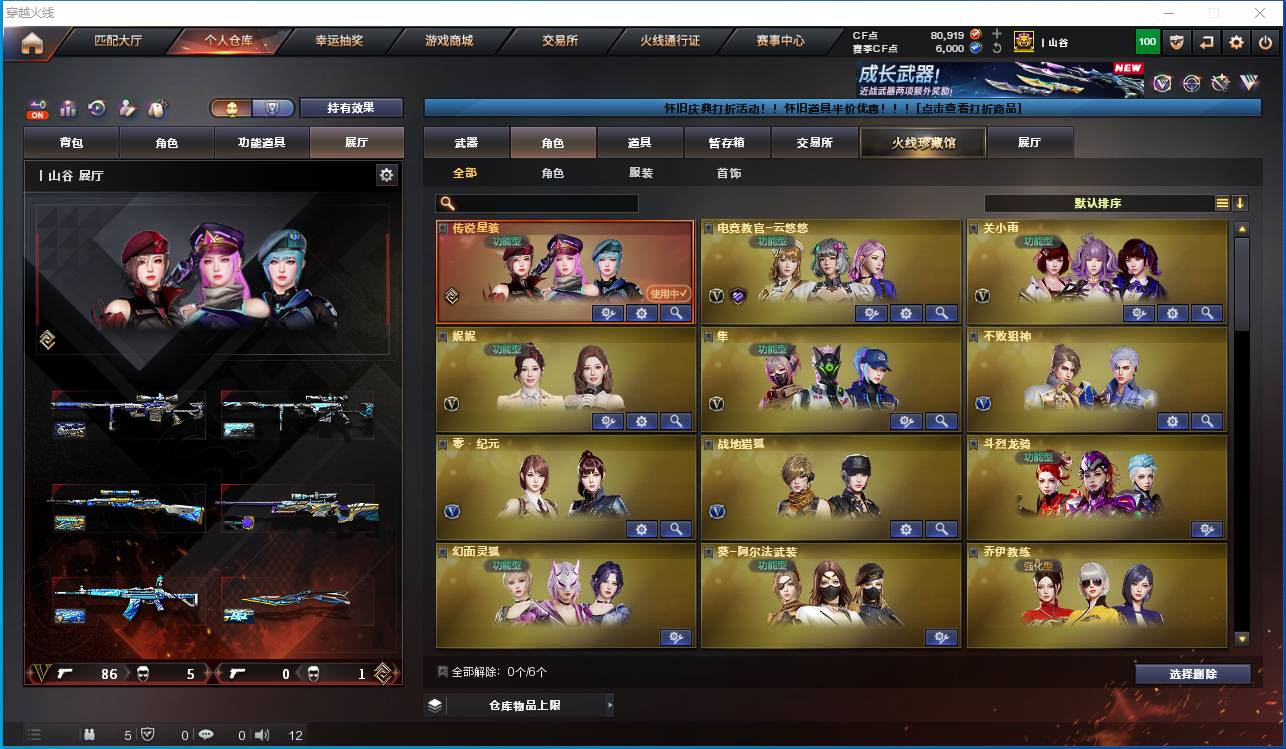The width and height of the screenshot is (1286, 749).
Task: Open the home icon in top-left corner
Action: point(33,43)
